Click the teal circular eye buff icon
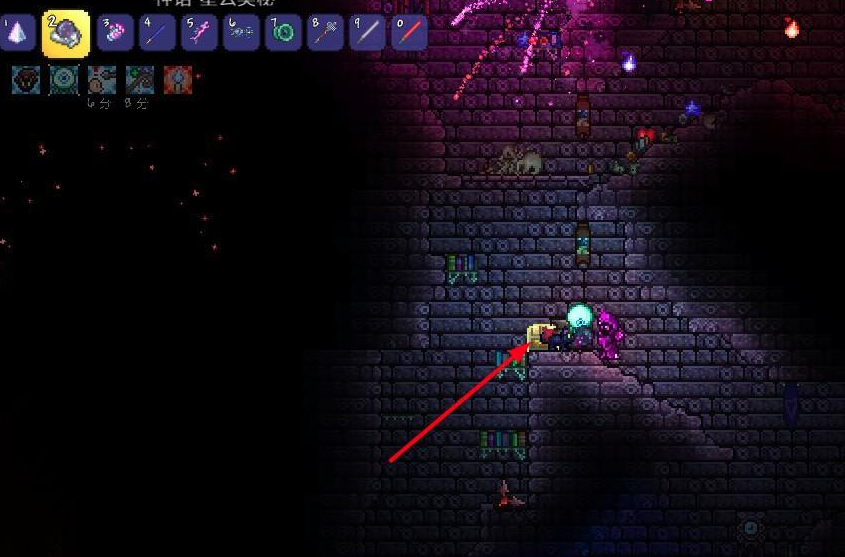The image size is (845, 557). [x=64, y=80]
